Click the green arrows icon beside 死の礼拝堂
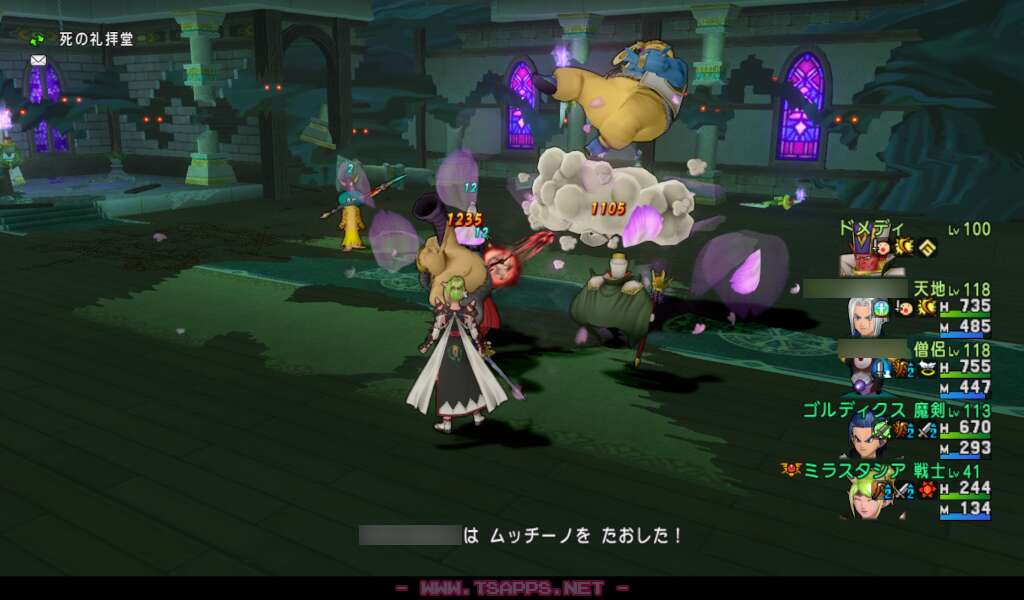The image size is (1024, 600). click(x=37, y=40)
